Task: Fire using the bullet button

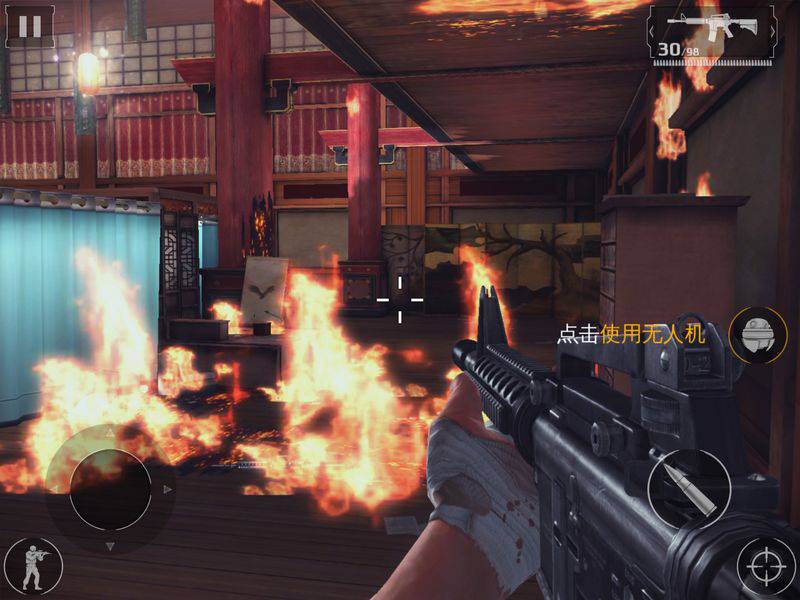Action: 689,490
